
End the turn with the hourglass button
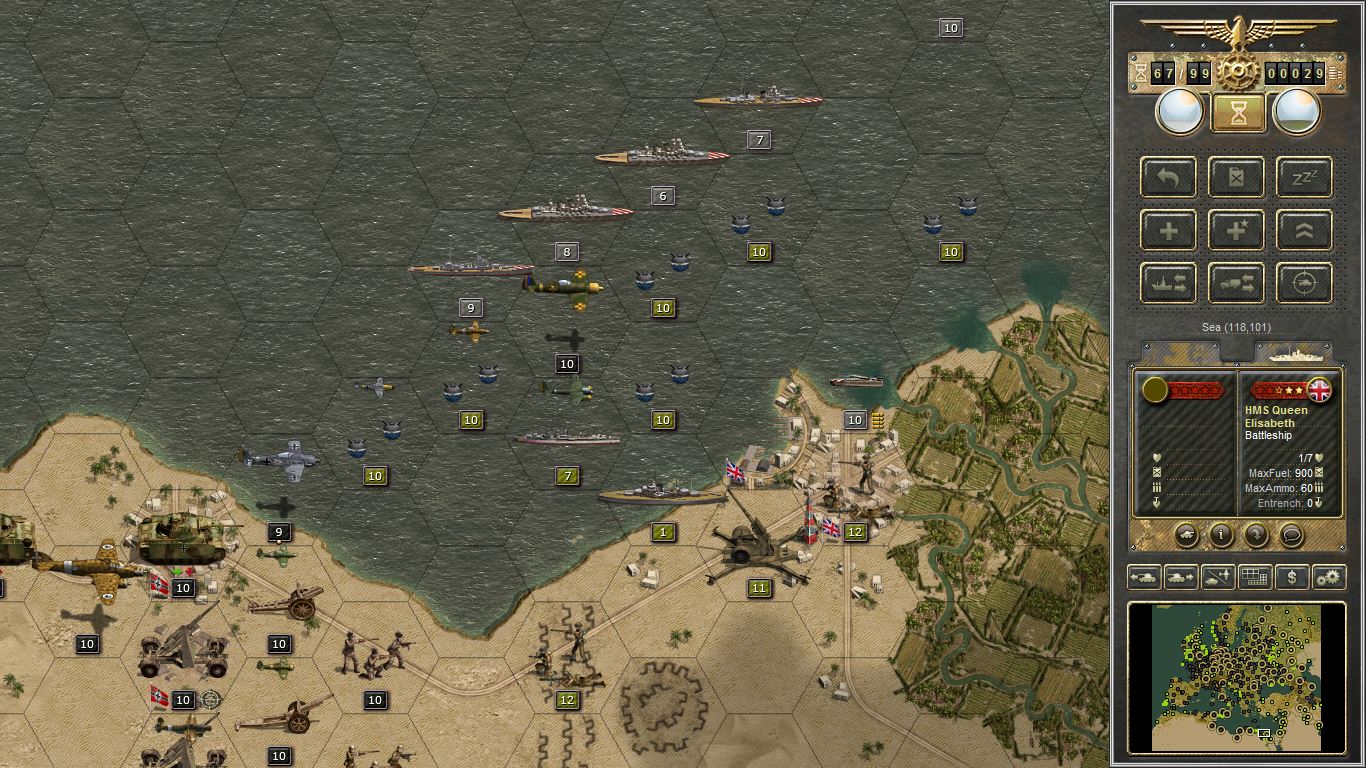1236,111
